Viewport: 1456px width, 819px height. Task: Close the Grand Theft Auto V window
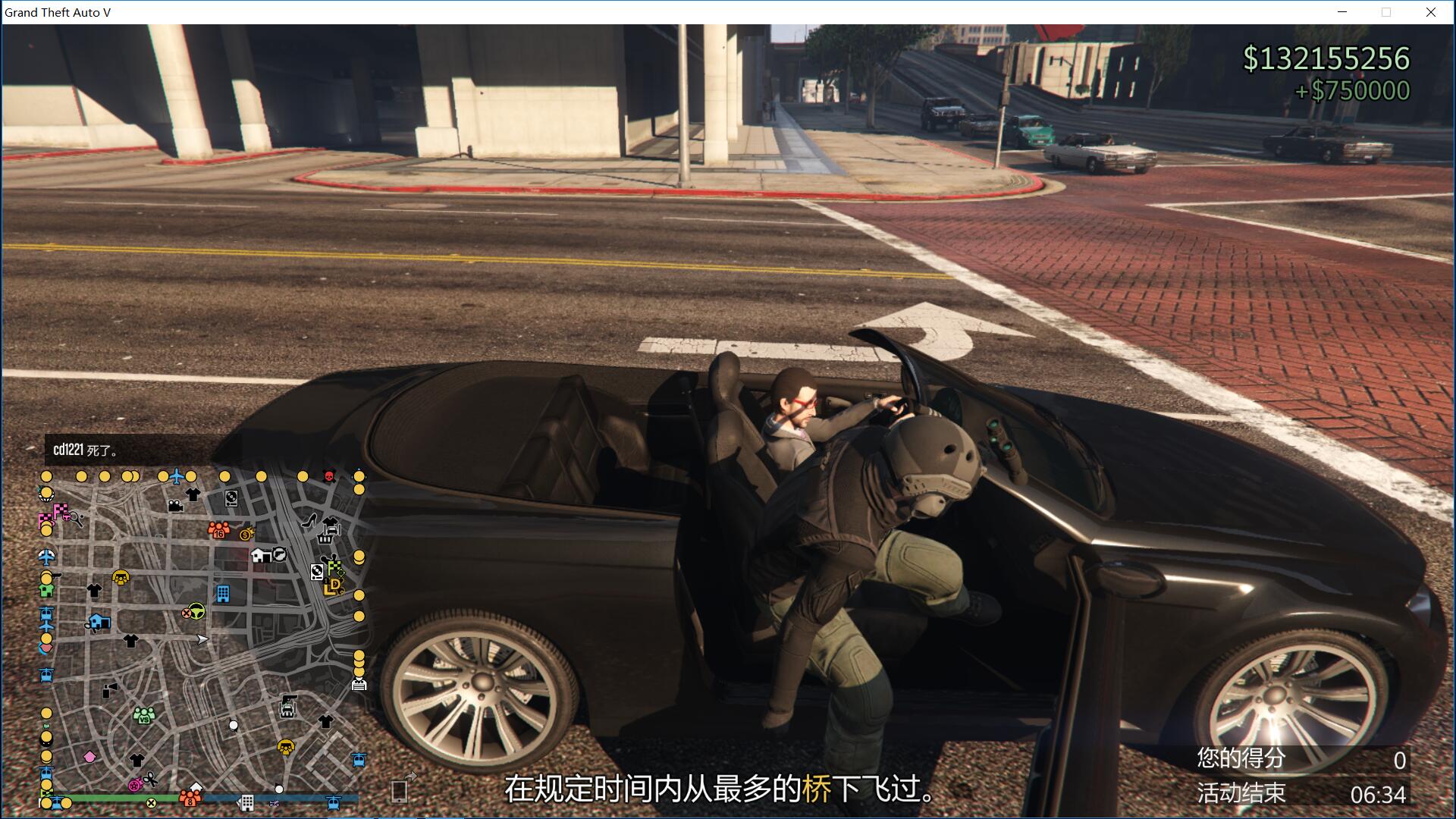[1431, 12]
